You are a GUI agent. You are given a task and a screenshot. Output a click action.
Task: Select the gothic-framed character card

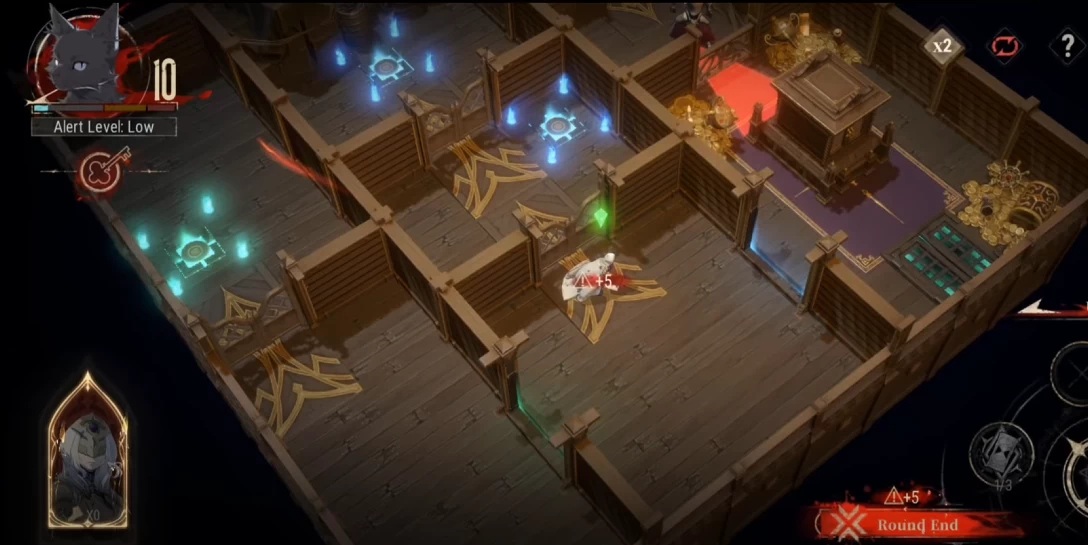88,452
